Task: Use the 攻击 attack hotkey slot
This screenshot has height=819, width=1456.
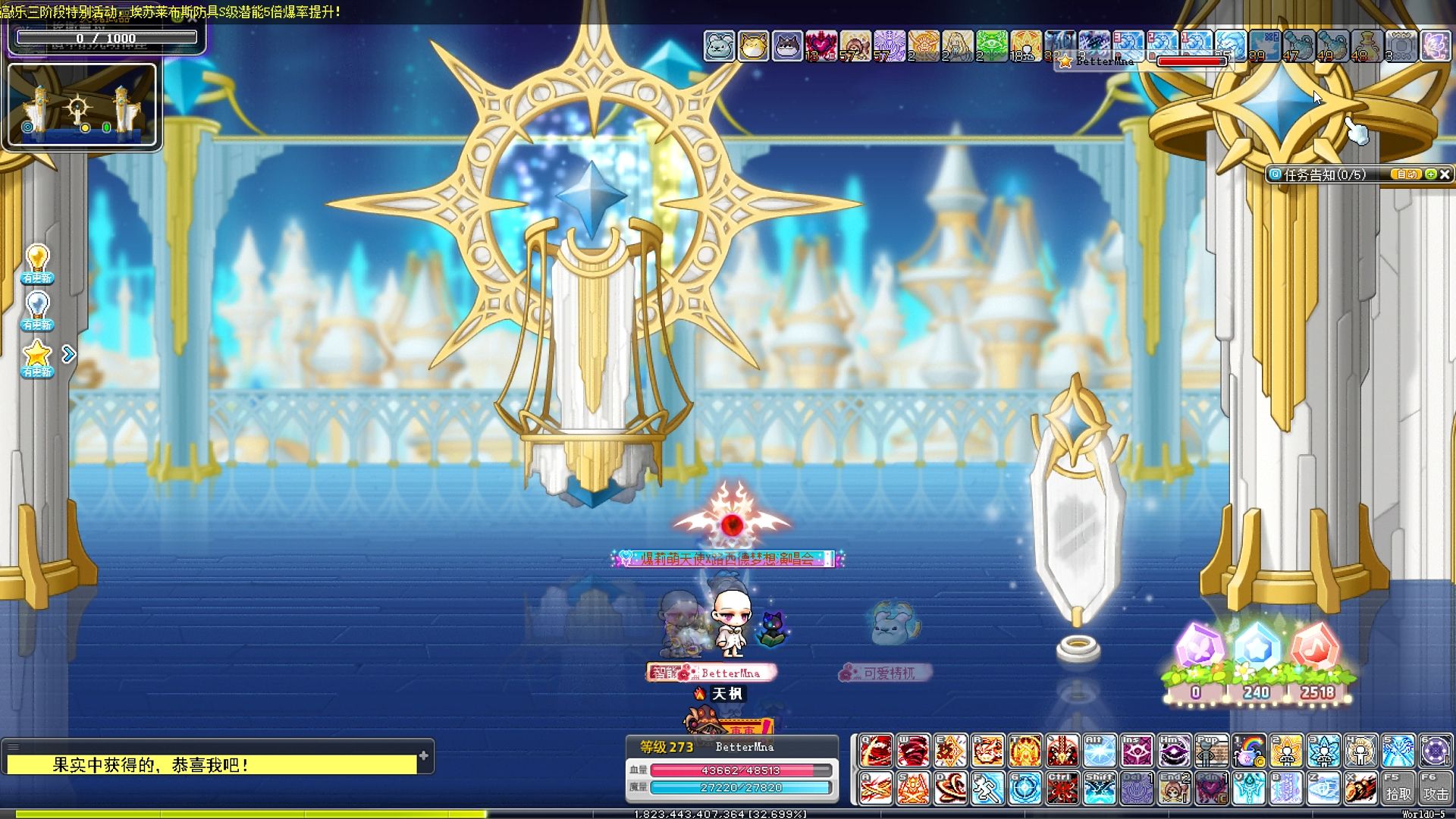Action: pyautogui.click(x=1435, y=789)
